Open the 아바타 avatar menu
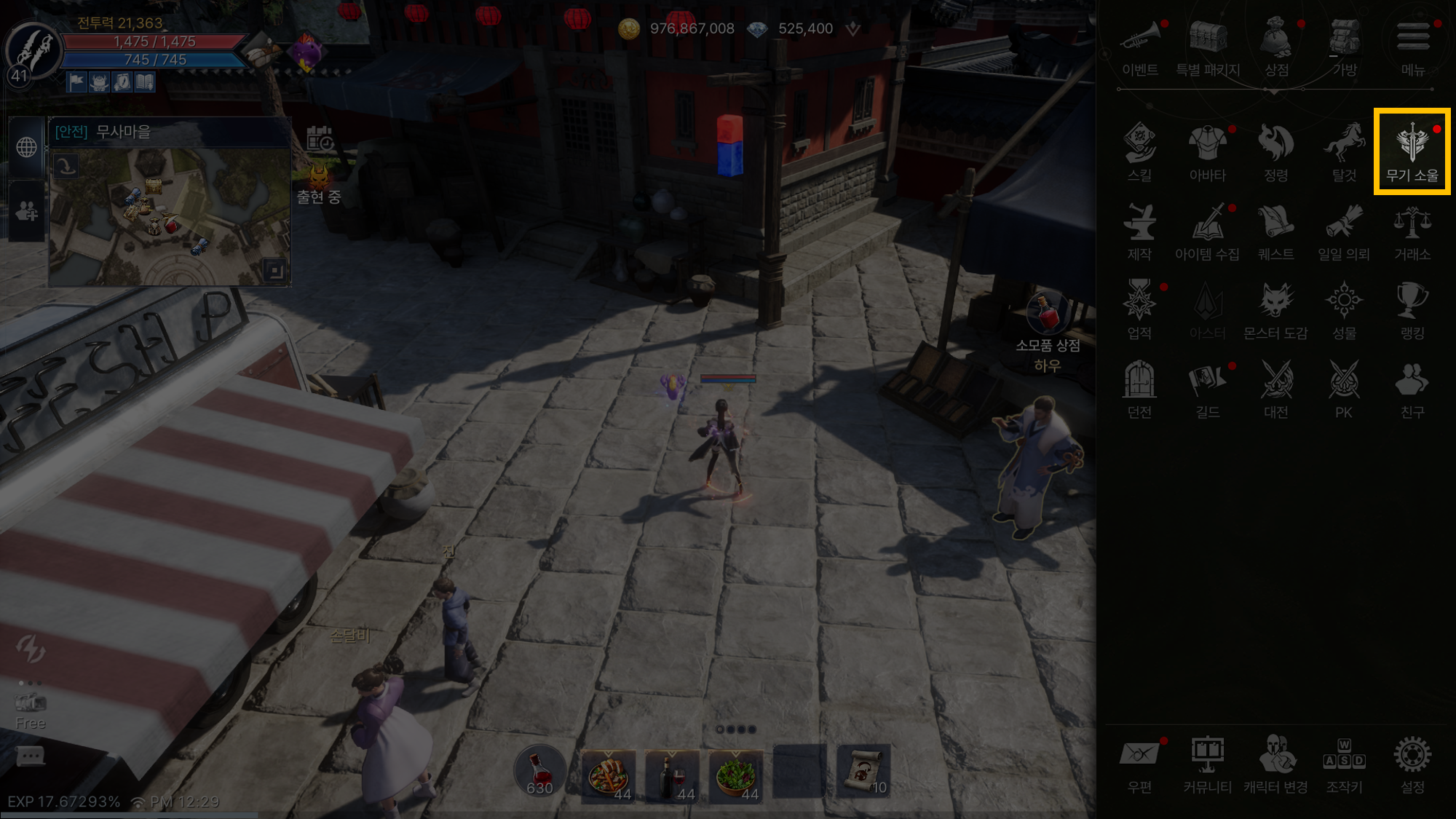 1208,151
